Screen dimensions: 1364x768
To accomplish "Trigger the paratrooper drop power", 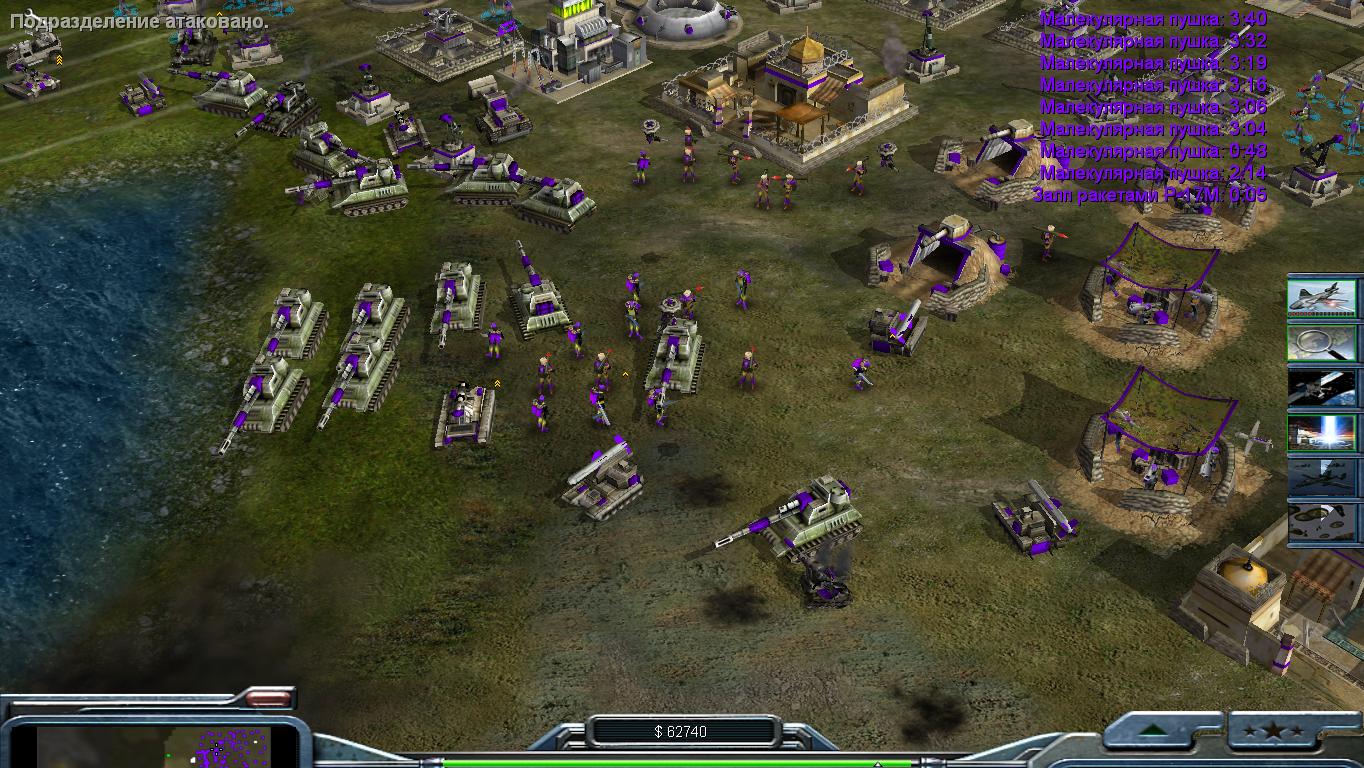I will tap(1321, 523).
